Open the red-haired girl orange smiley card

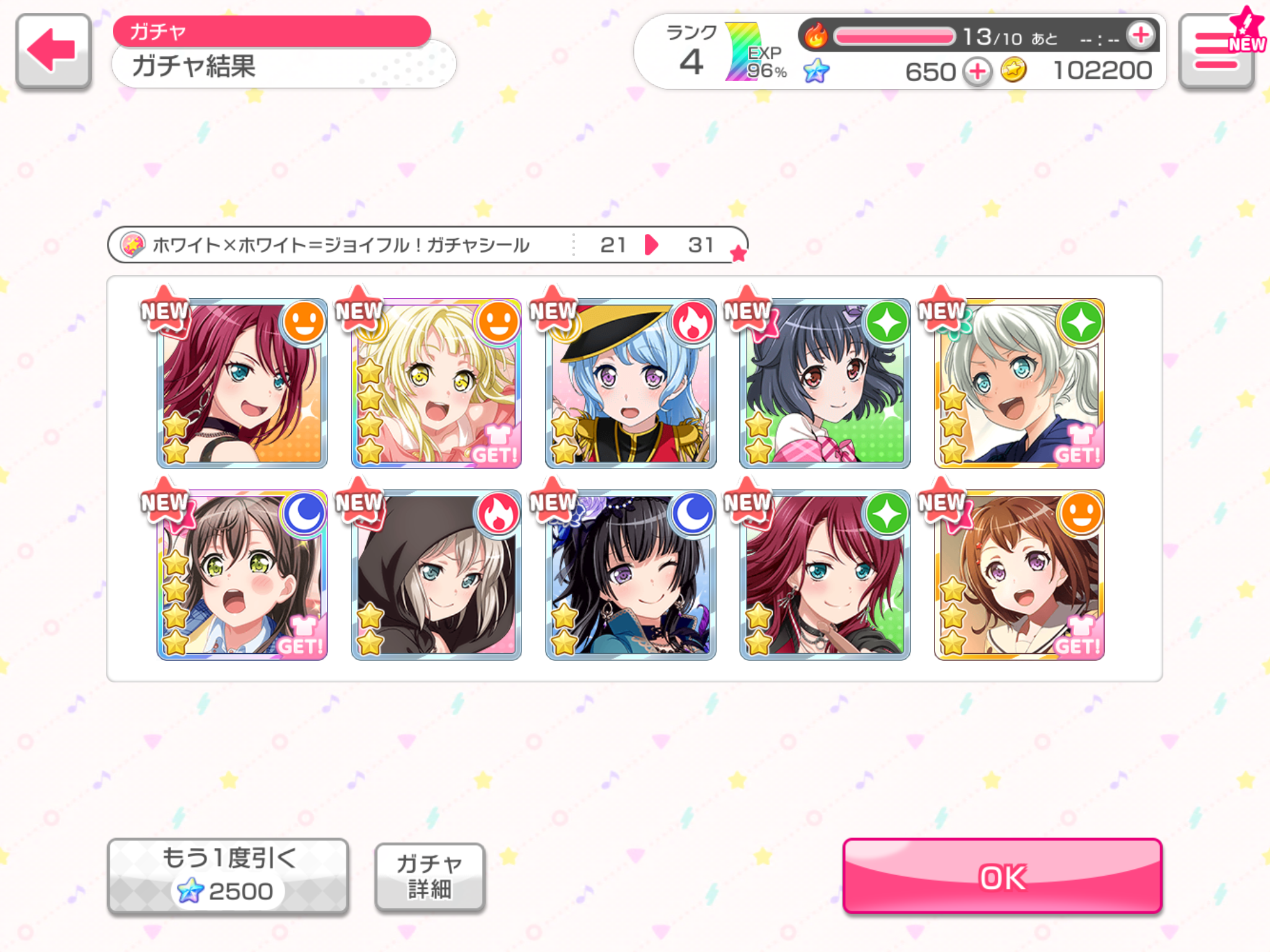pyautogui.click(x=242, y=384)
